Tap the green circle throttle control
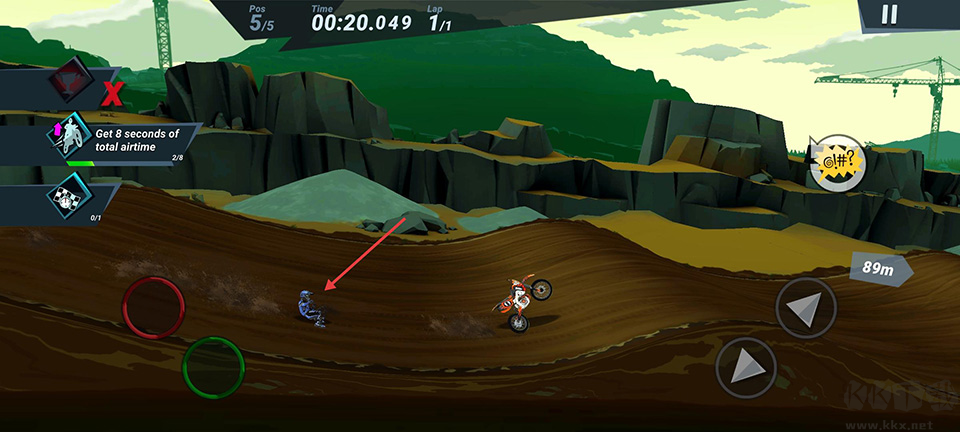960x432 pixels. pos(213,367)
